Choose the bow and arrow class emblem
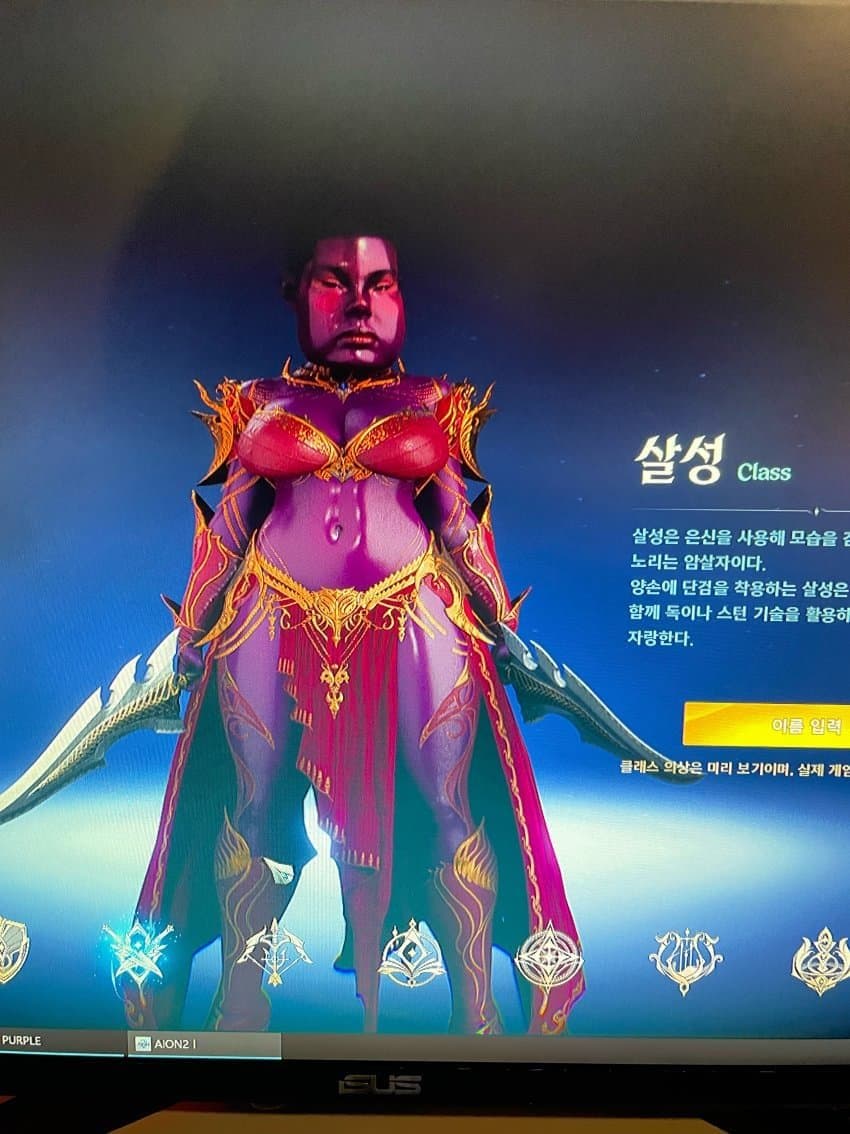This screenshot has height=1134, width=850. click(x=273, y=954)
